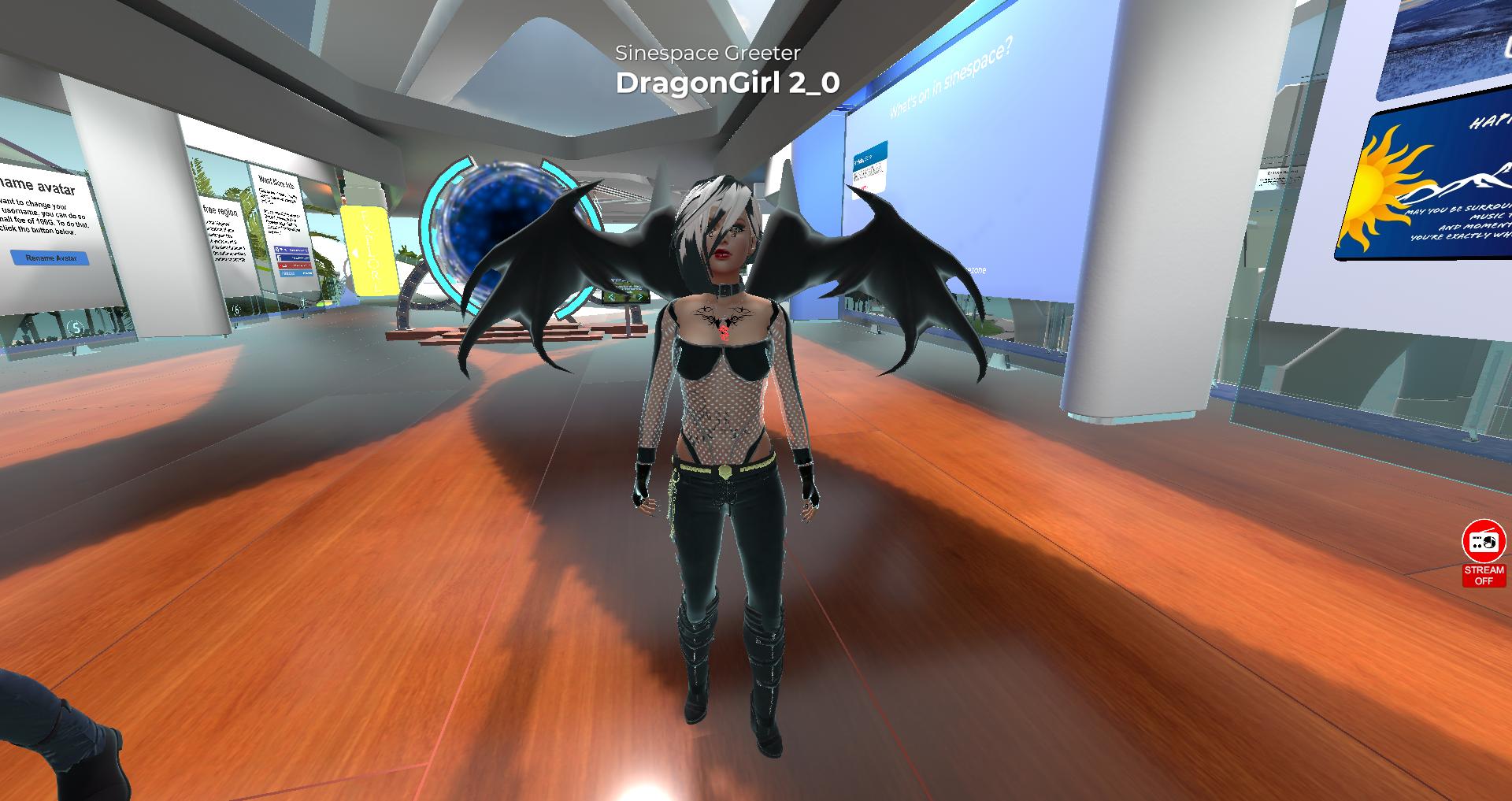The image size is (1512, 801).
Task: Click the Rename Avatar button
Action: point(50,258)
